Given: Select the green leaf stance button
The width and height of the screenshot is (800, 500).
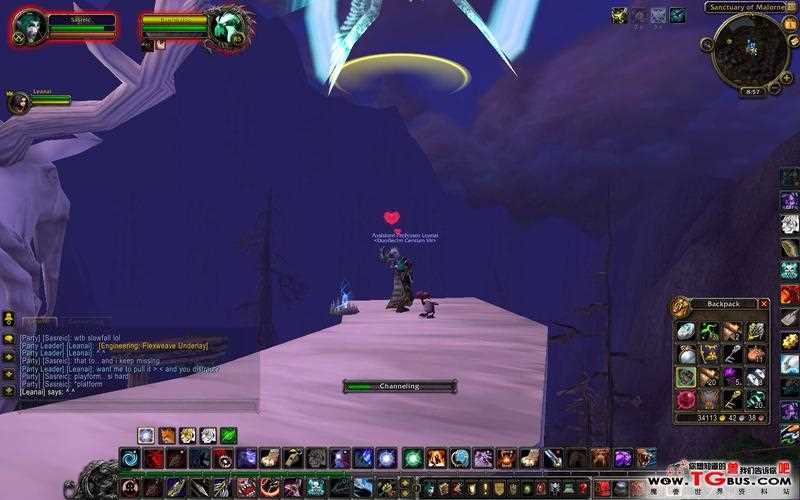Looking at the screenshot, I should (x=228, y=435).
